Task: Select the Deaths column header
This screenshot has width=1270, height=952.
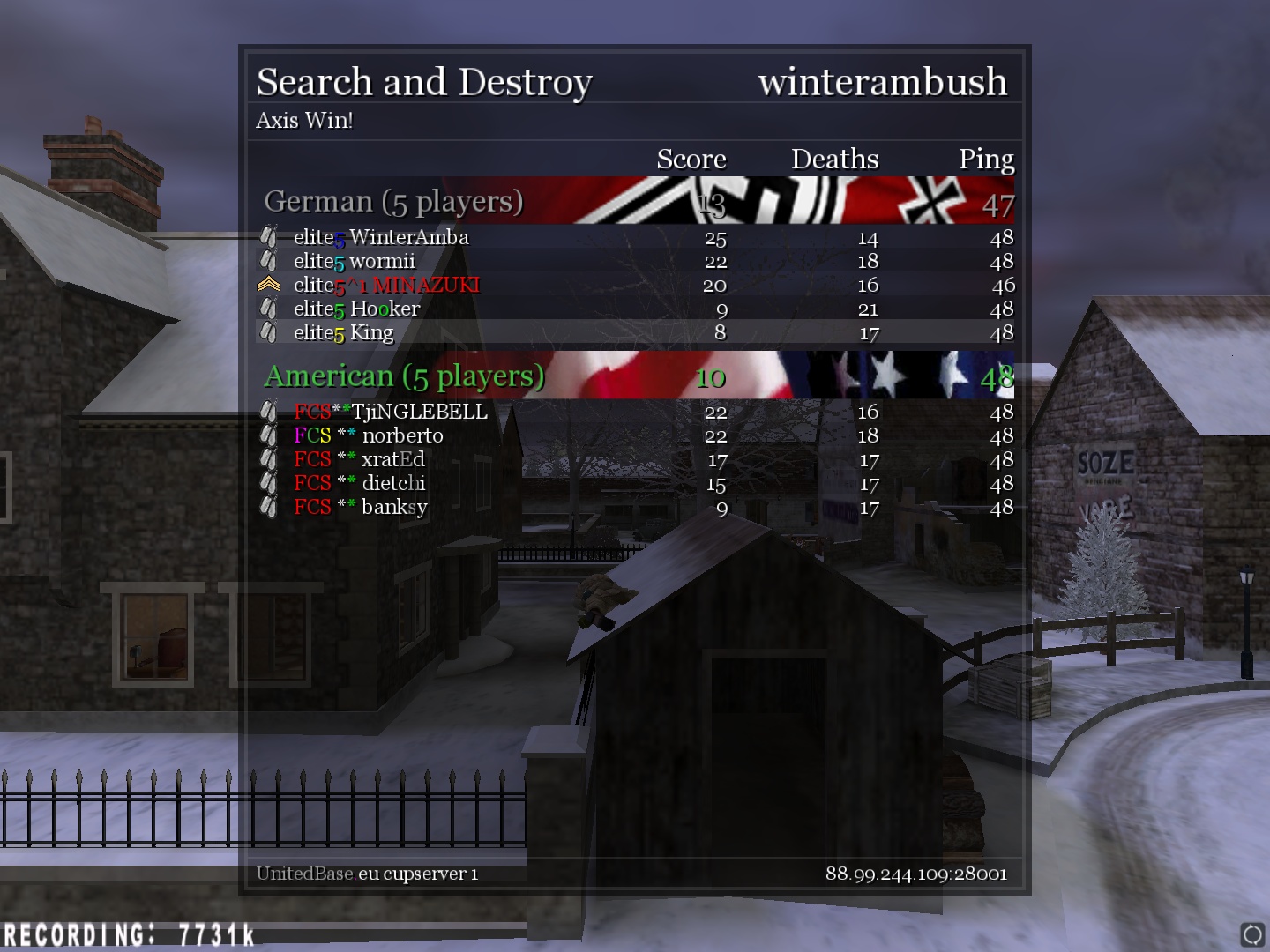Action: pyautogui.click(x=834, y=159)
